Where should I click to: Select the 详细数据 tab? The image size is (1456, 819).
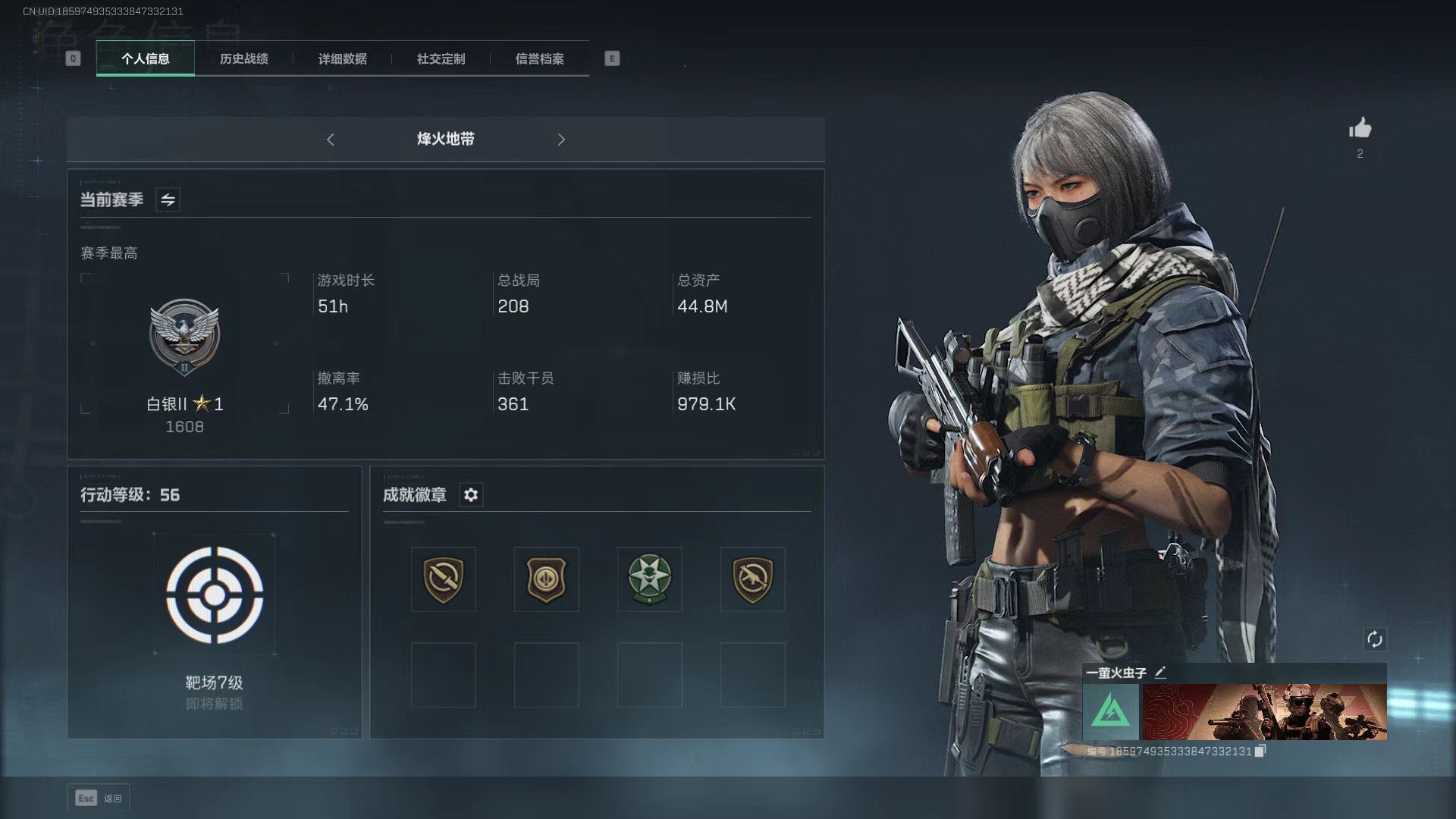(x=342, y=58)
